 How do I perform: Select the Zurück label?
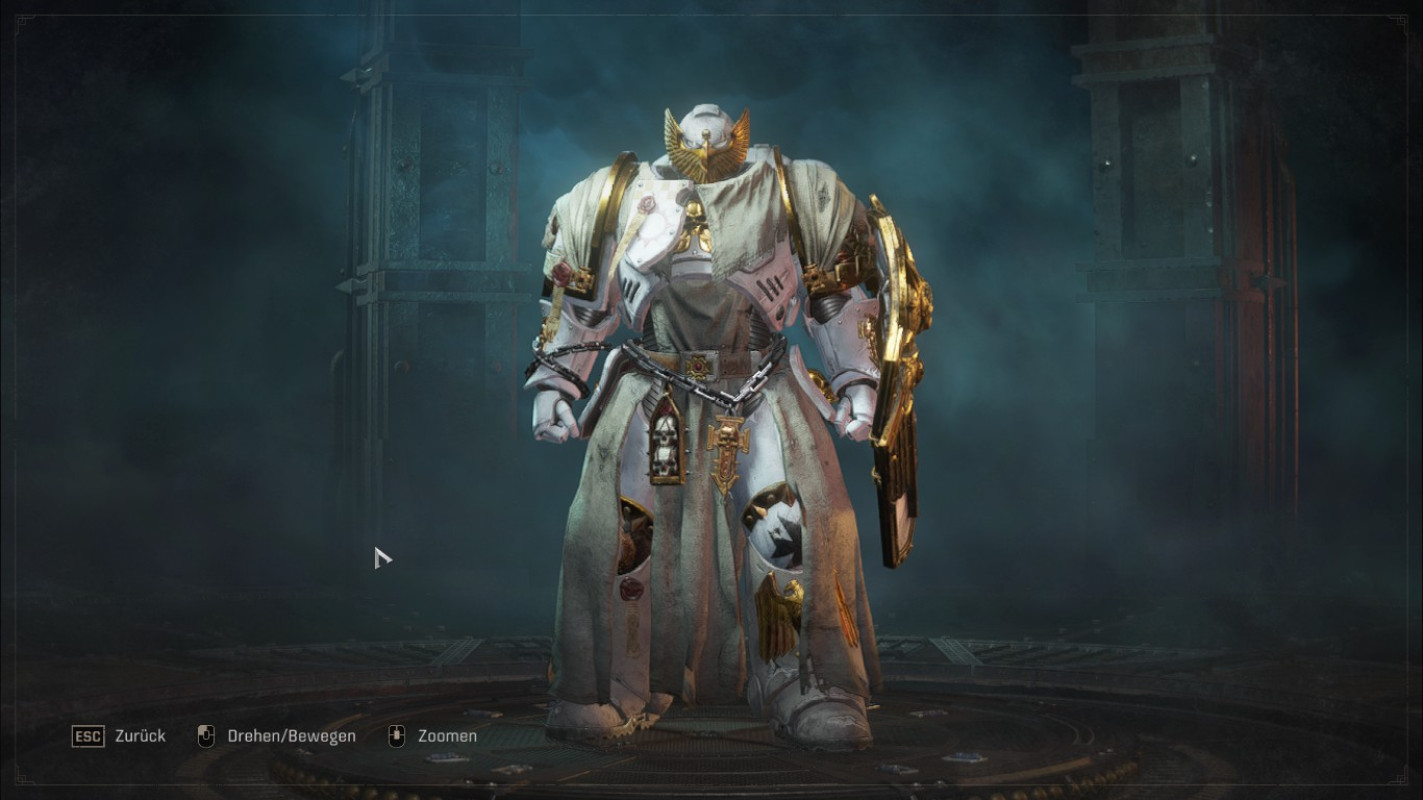(141, 736)
